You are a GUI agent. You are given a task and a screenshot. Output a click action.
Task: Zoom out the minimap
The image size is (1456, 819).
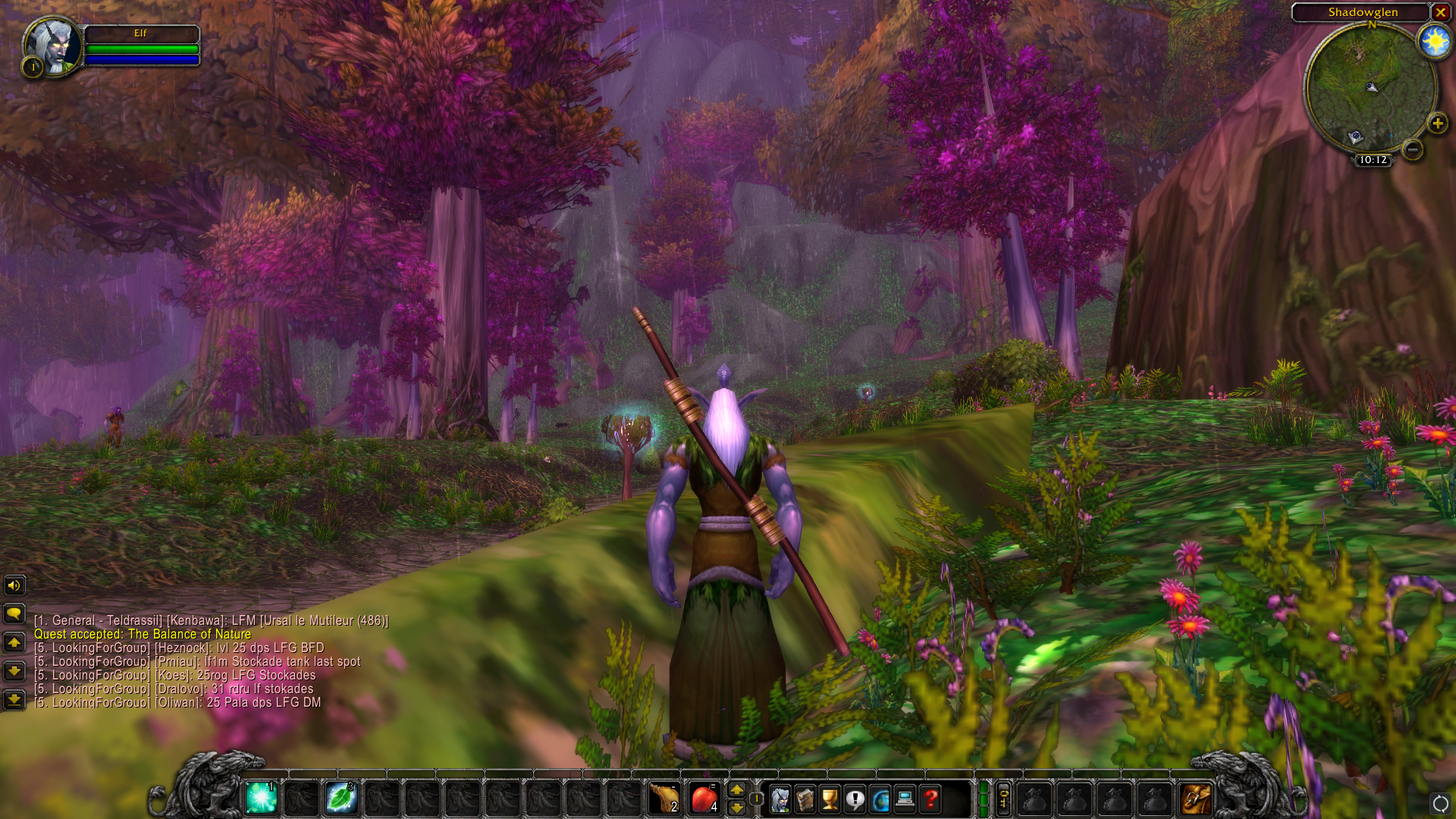tap(1412, 149)
